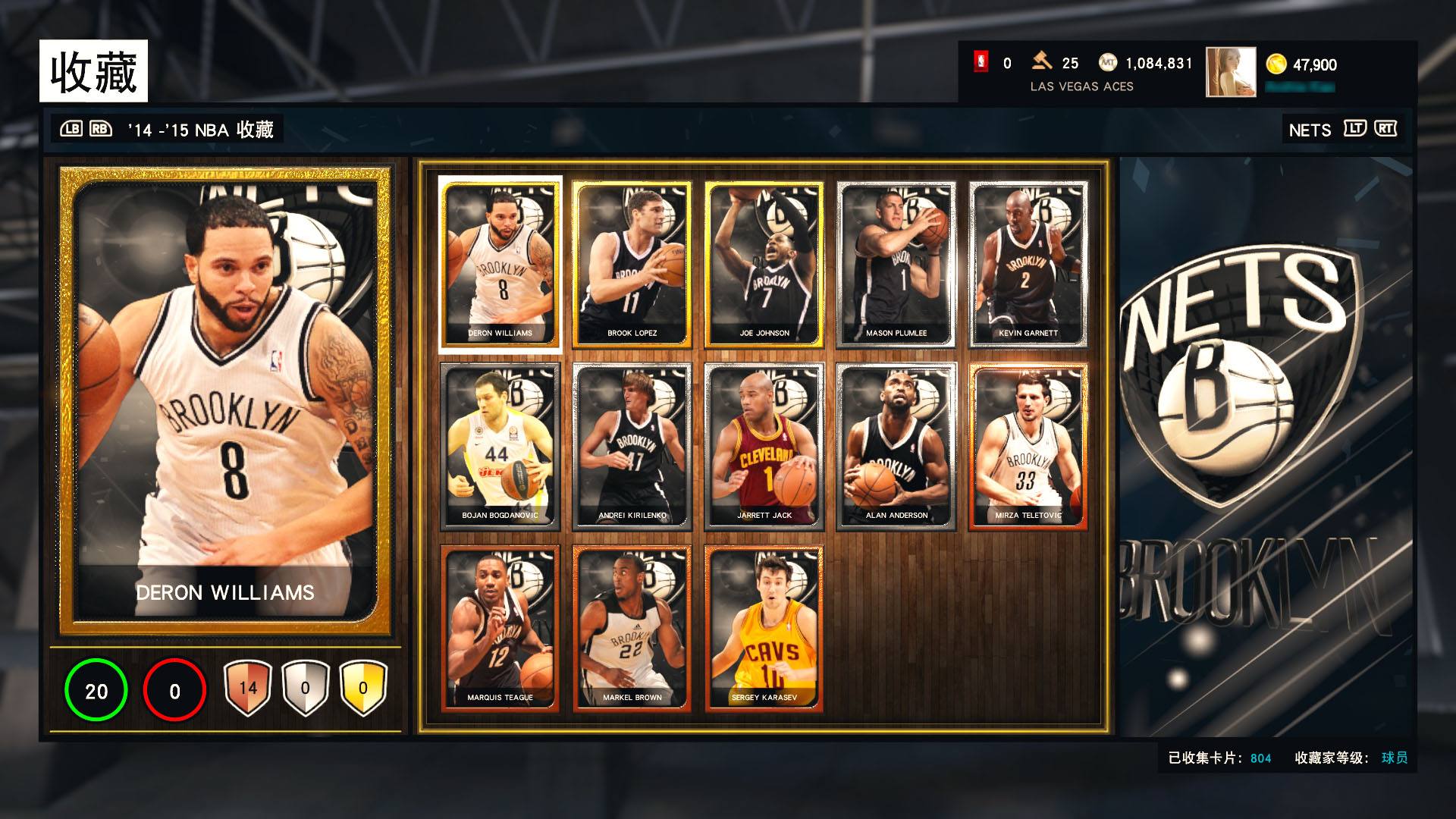The width and height of the screenshot is (1456, 819).
Task: Click the LB shoulder button prompt
Action: (71, 129)
